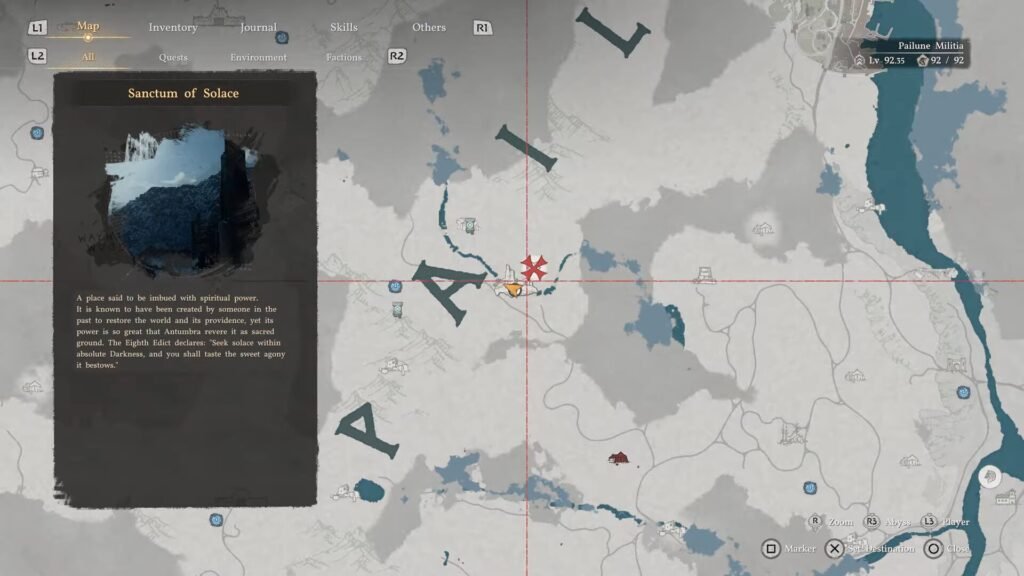
Task: Select the orange player arrow marker
Action: coord(514,289)
